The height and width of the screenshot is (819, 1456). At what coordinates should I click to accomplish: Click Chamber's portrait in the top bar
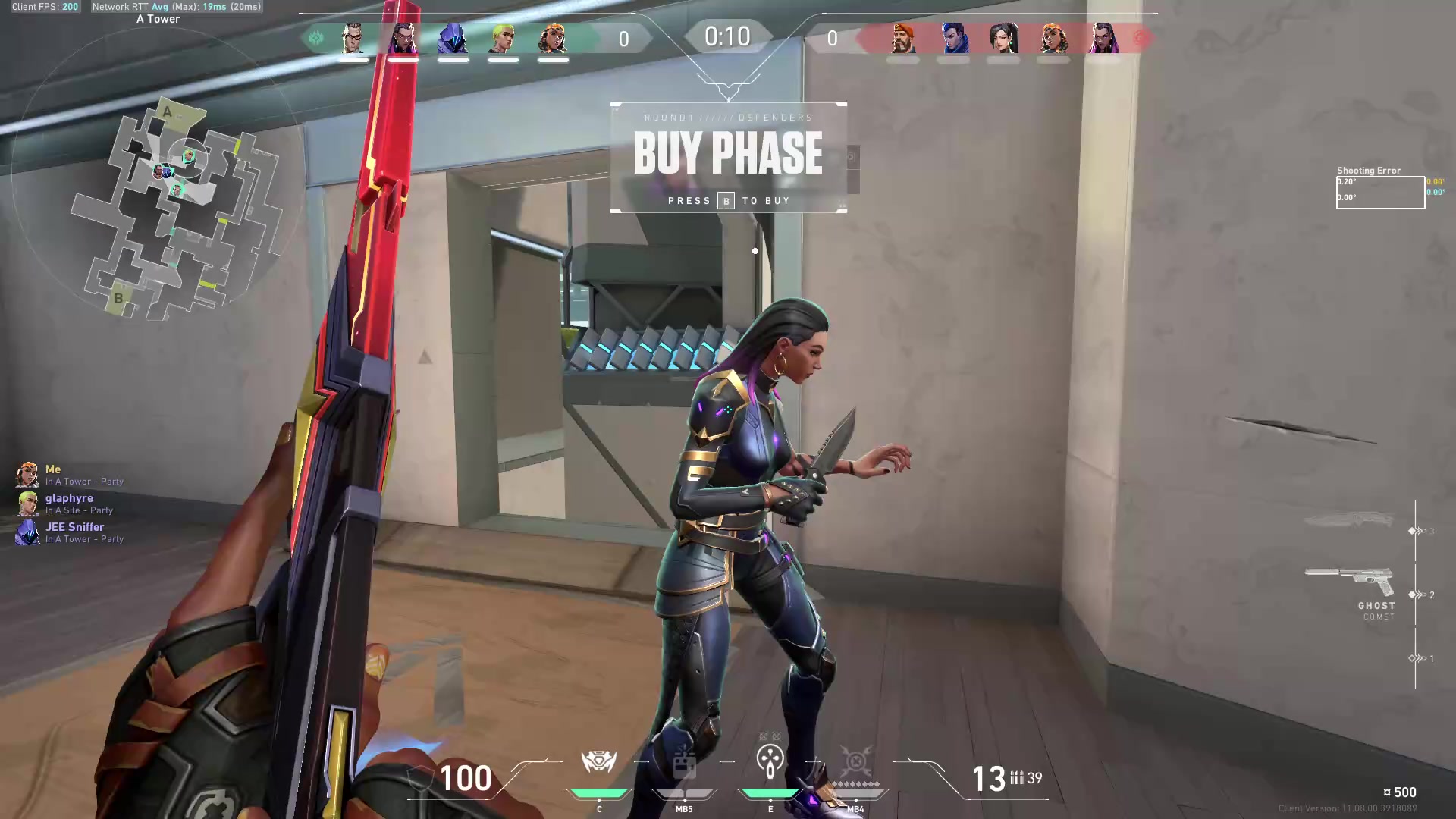353,38
